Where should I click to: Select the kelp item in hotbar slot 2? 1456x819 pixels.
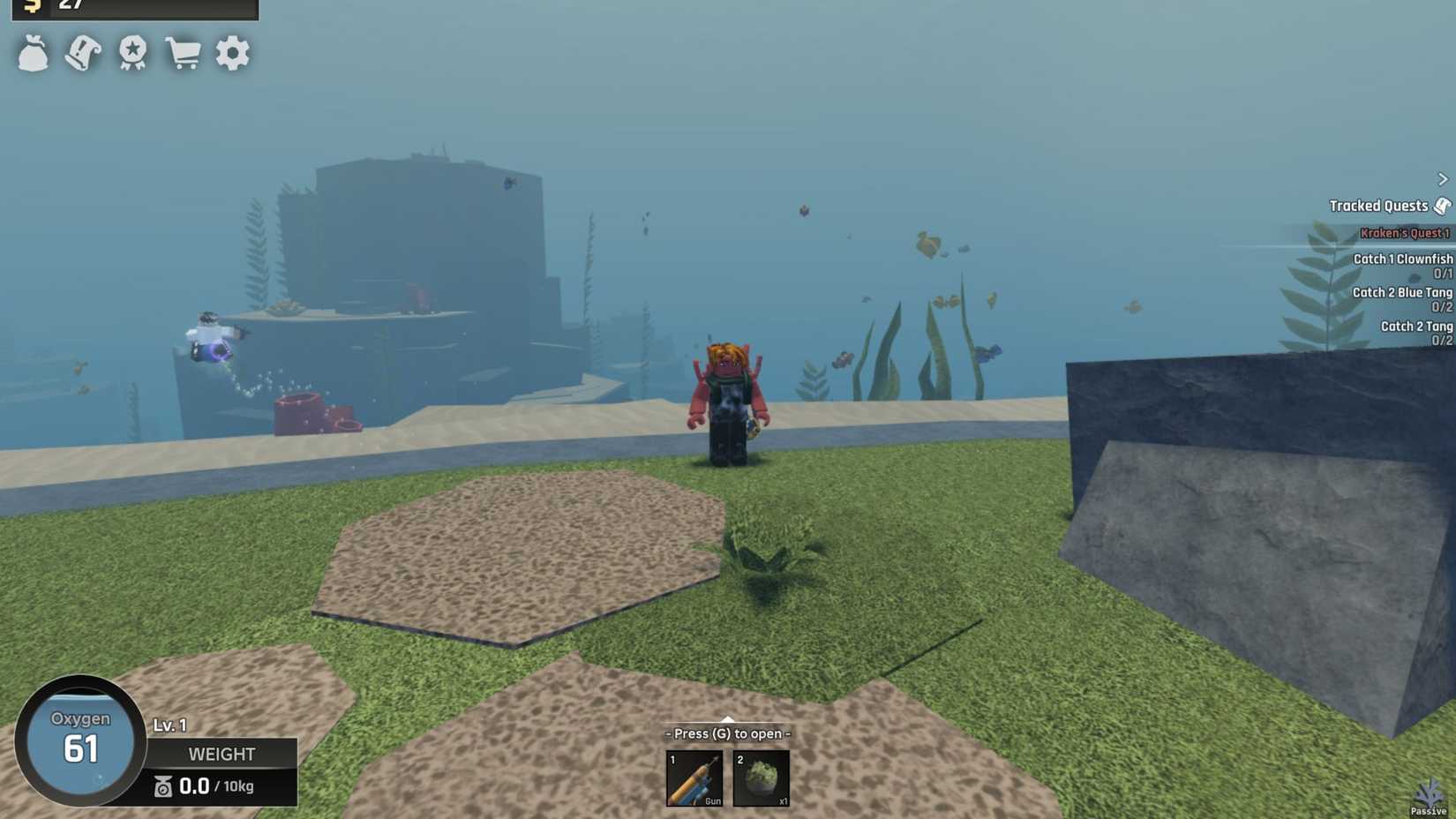point(761,778)
